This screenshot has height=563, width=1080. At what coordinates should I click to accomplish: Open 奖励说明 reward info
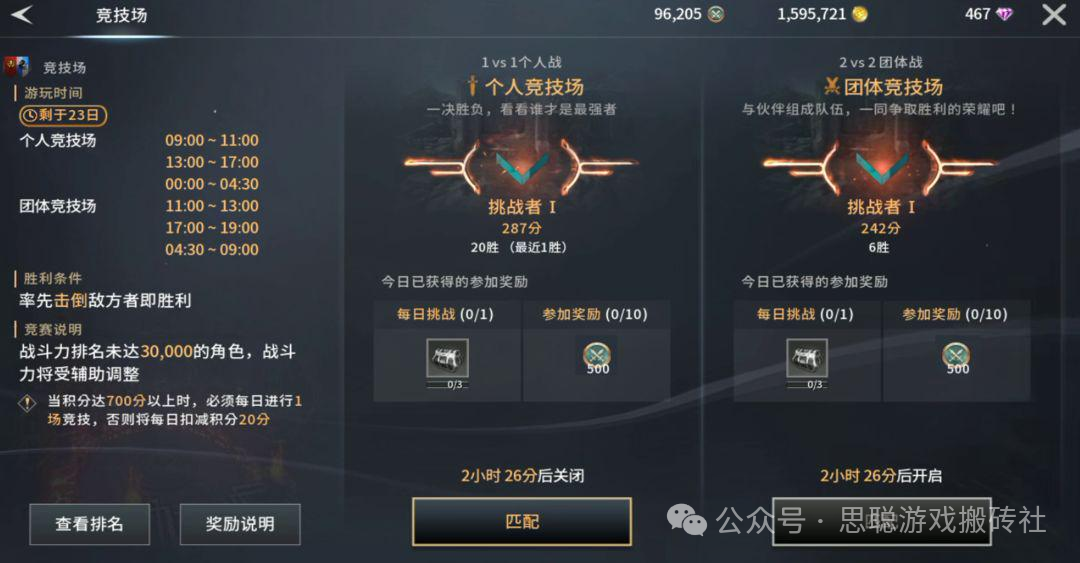point(240,524)
